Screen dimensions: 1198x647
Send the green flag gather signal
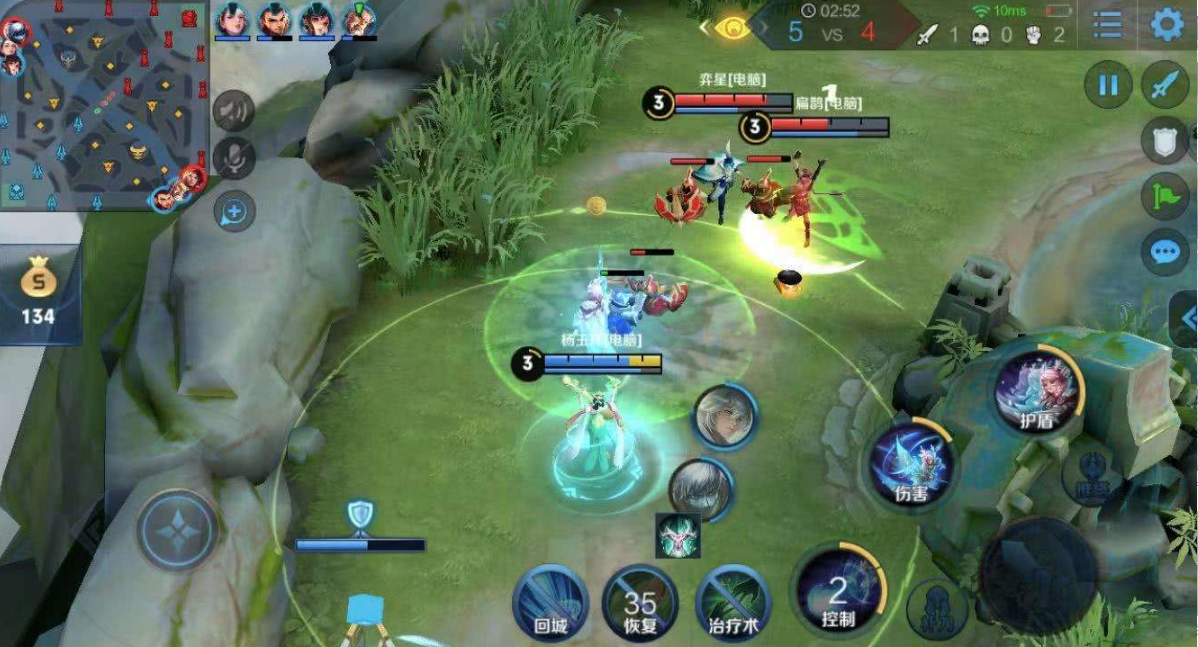coord(1165,196)
